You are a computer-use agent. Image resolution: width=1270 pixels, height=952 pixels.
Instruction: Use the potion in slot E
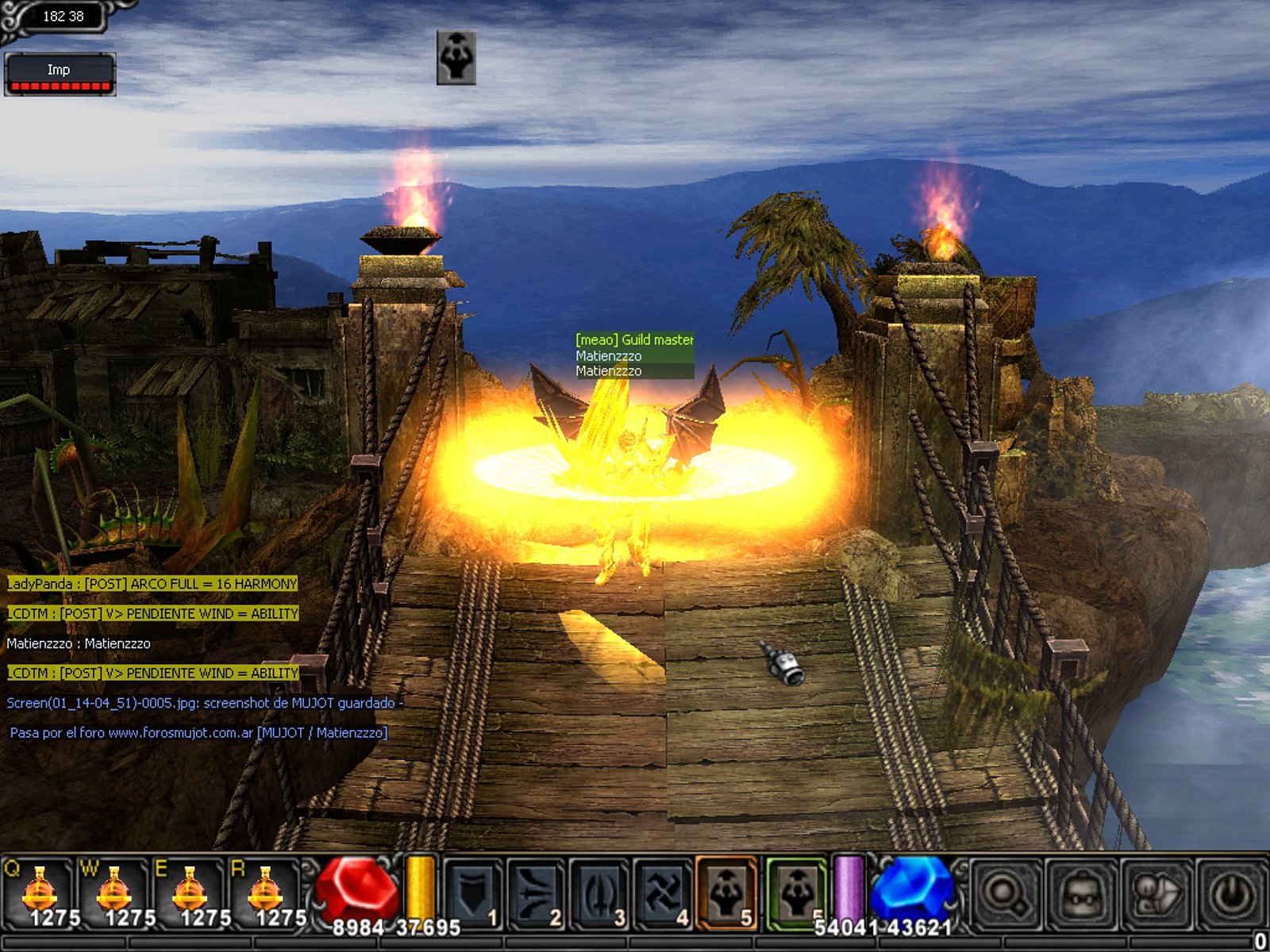click(x=189, y=892)
